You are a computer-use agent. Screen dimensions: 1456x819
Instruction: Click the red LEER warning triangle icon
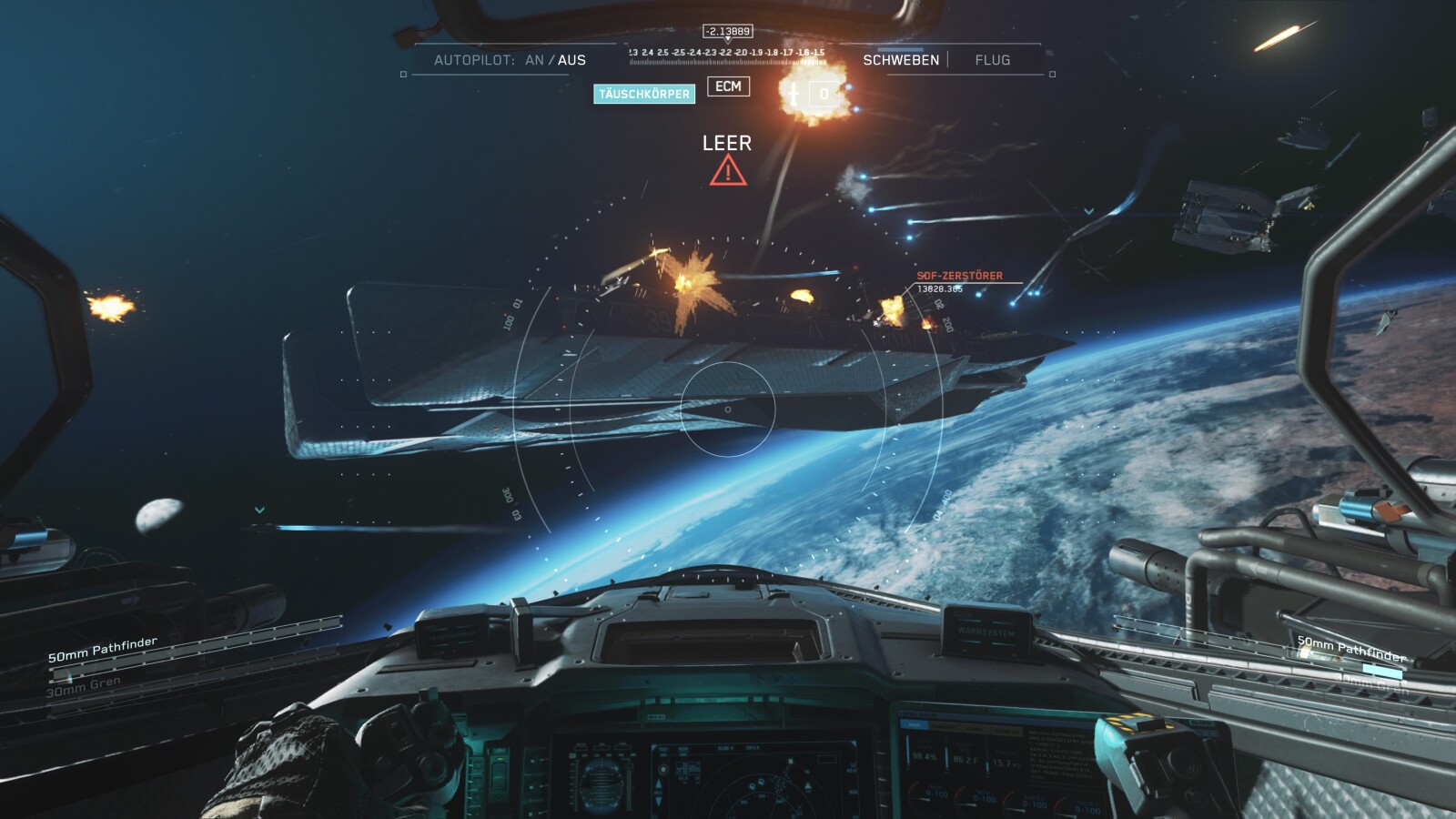coord(728,169)
